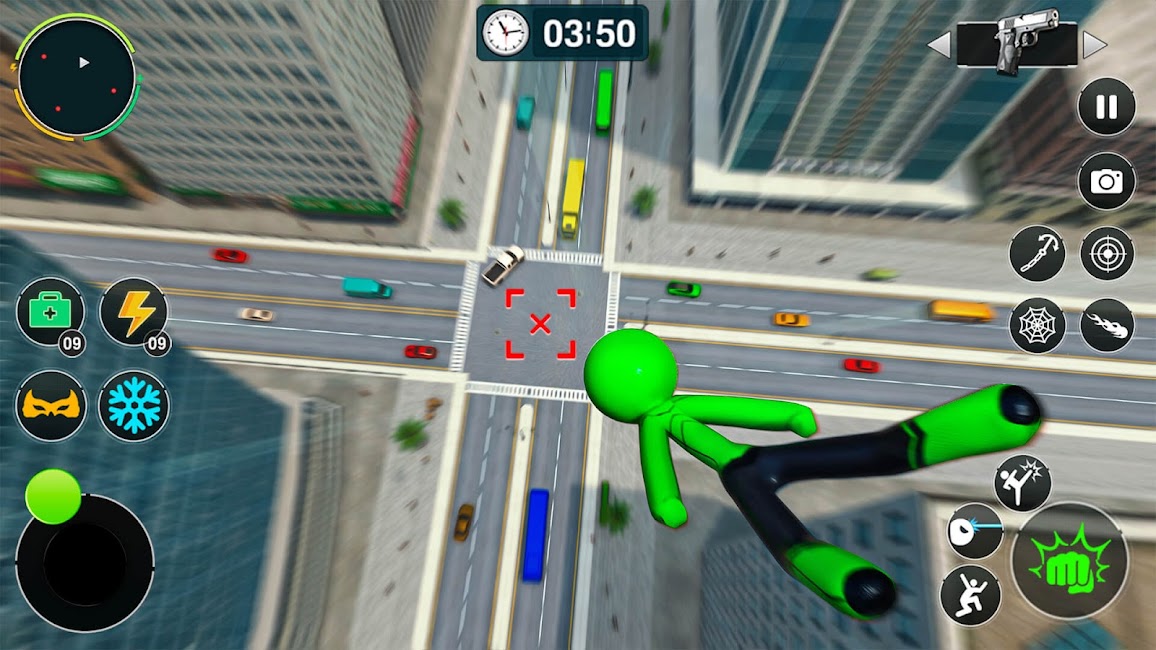The width and height of the screenshot is (1156, 650).
Task: Pause the game
Action: (1106, 107)
